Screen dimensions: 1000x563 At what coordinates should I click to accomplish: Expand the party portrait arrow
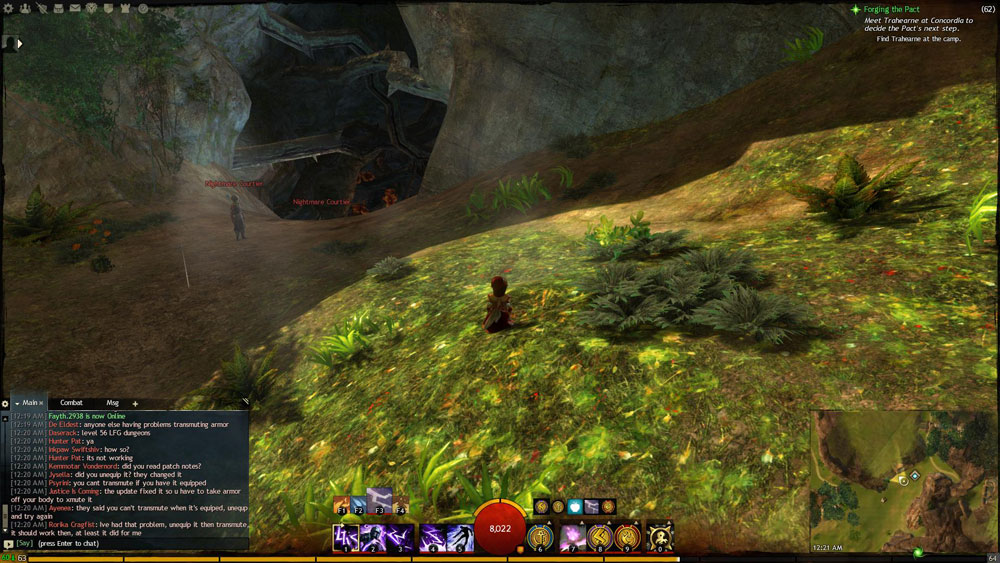coord(19,43)
